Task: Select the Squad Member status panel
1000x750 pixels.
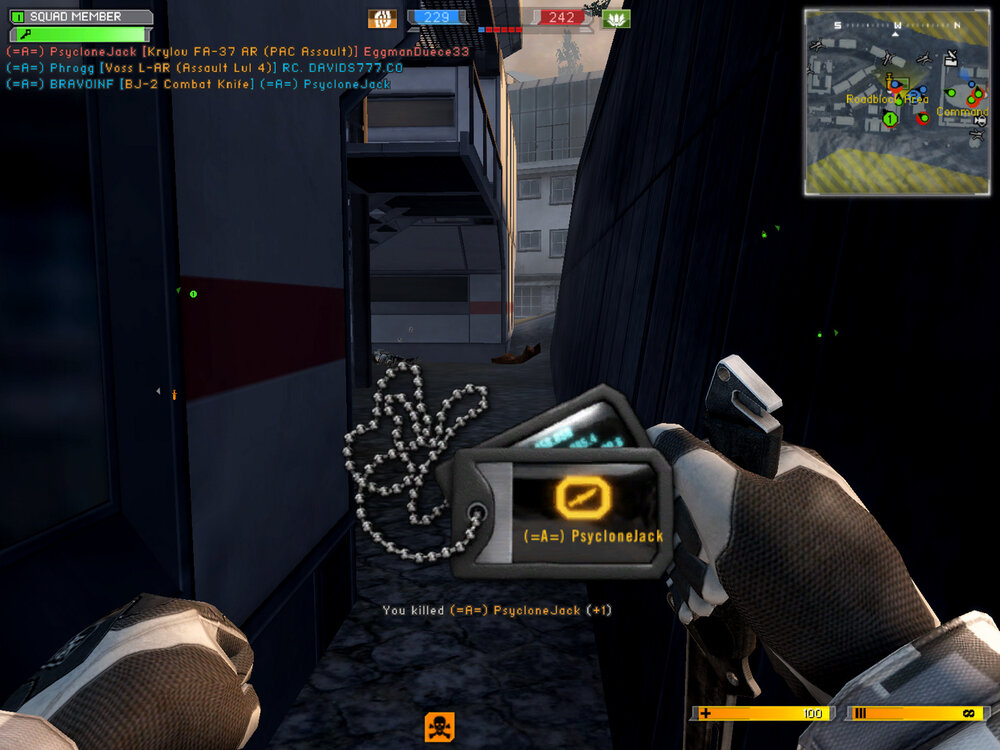Action: [x=81, y=17]
